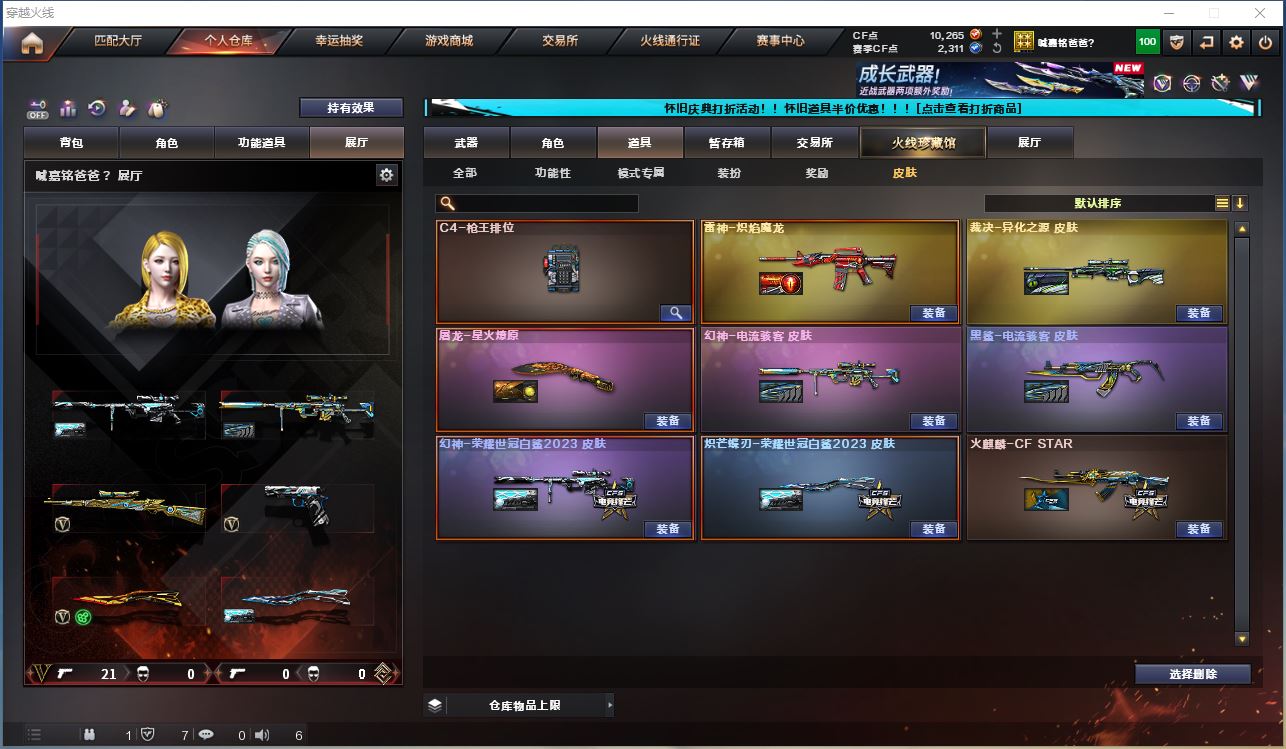Switch to the 功能道具 tab
This screenshot has width=1286, height=749.
pyautogui.click(x=261, y=143)
